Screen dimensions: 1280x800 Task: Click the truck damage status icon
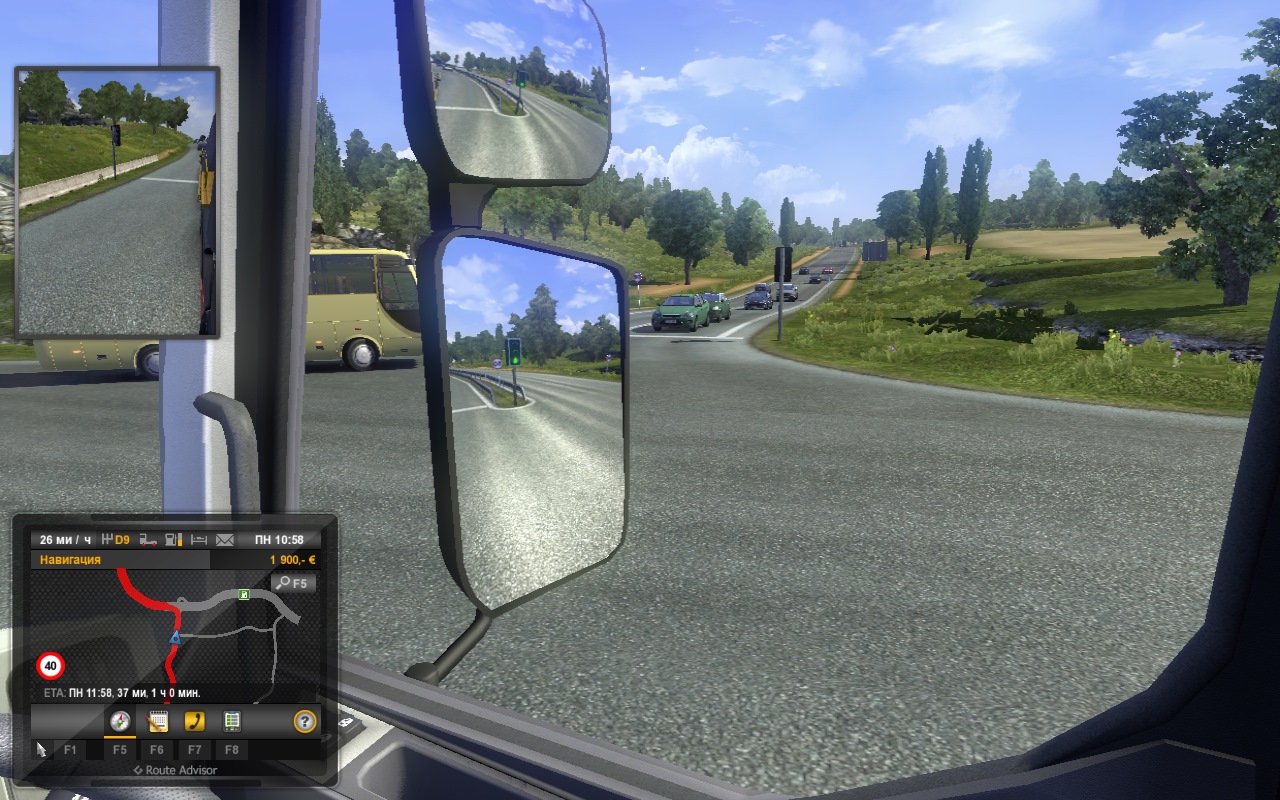(148, 540)
